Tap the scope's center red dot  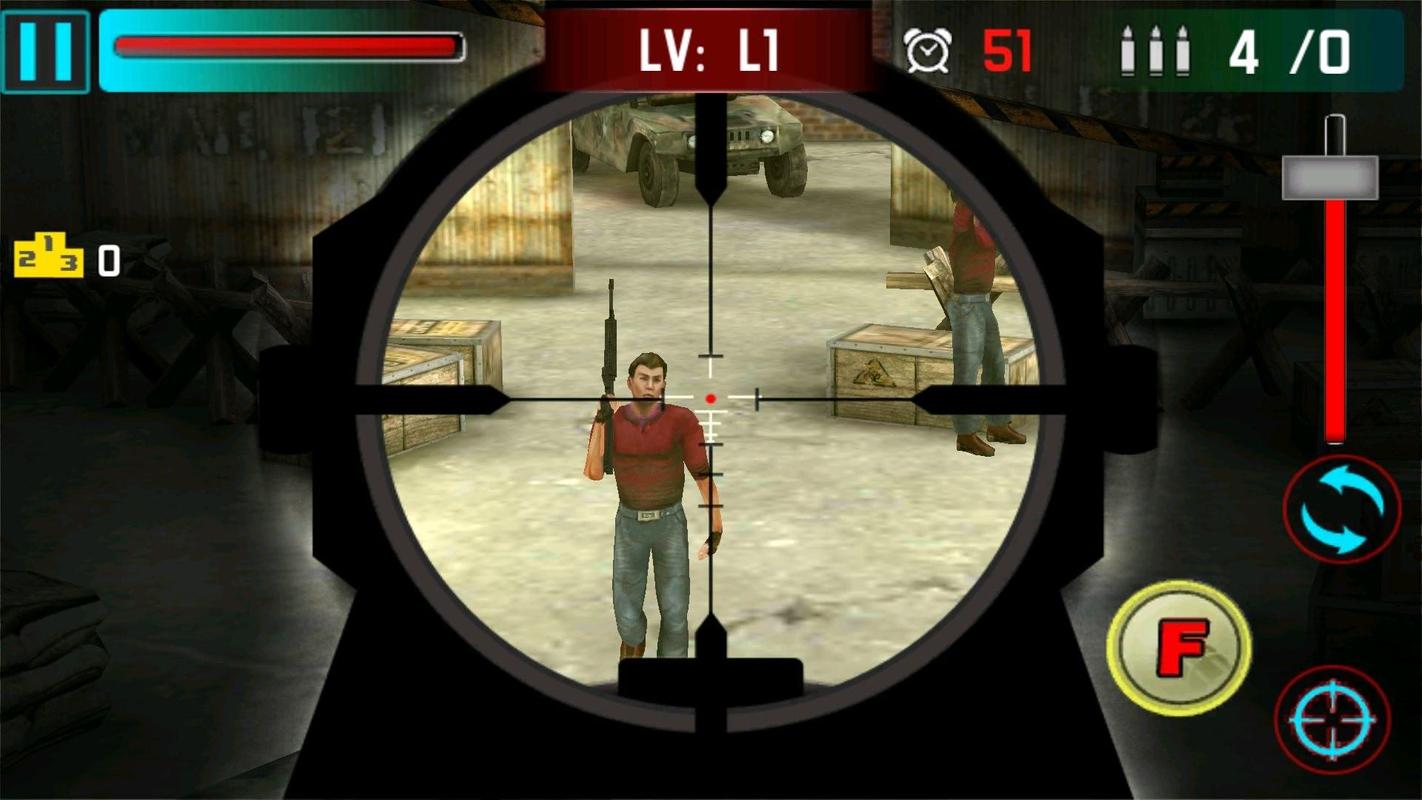[711, 397]
